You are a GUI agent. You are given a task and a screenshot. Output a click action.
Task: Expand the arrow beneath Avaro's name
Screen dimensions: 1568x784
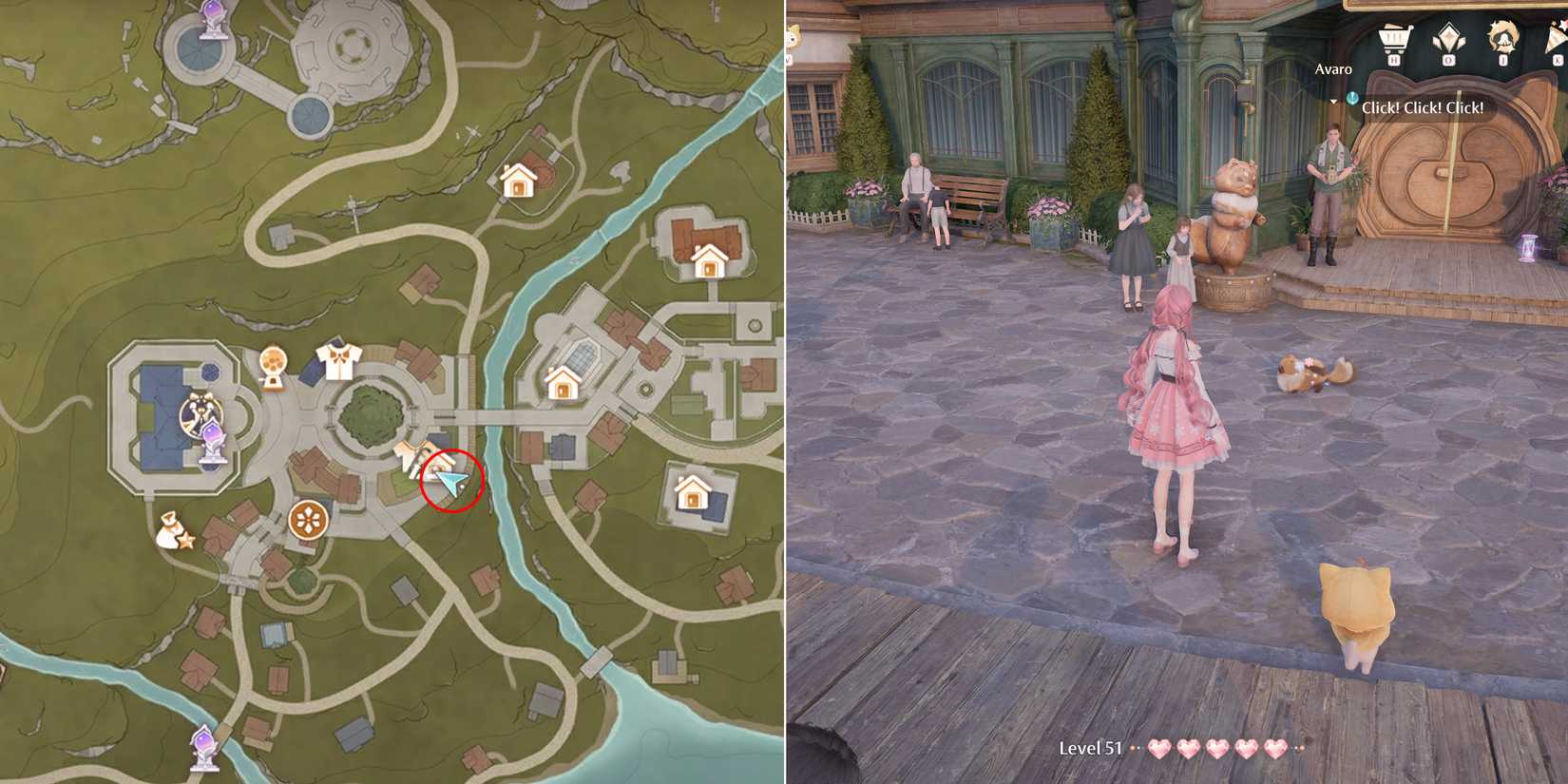[1333, 102]
